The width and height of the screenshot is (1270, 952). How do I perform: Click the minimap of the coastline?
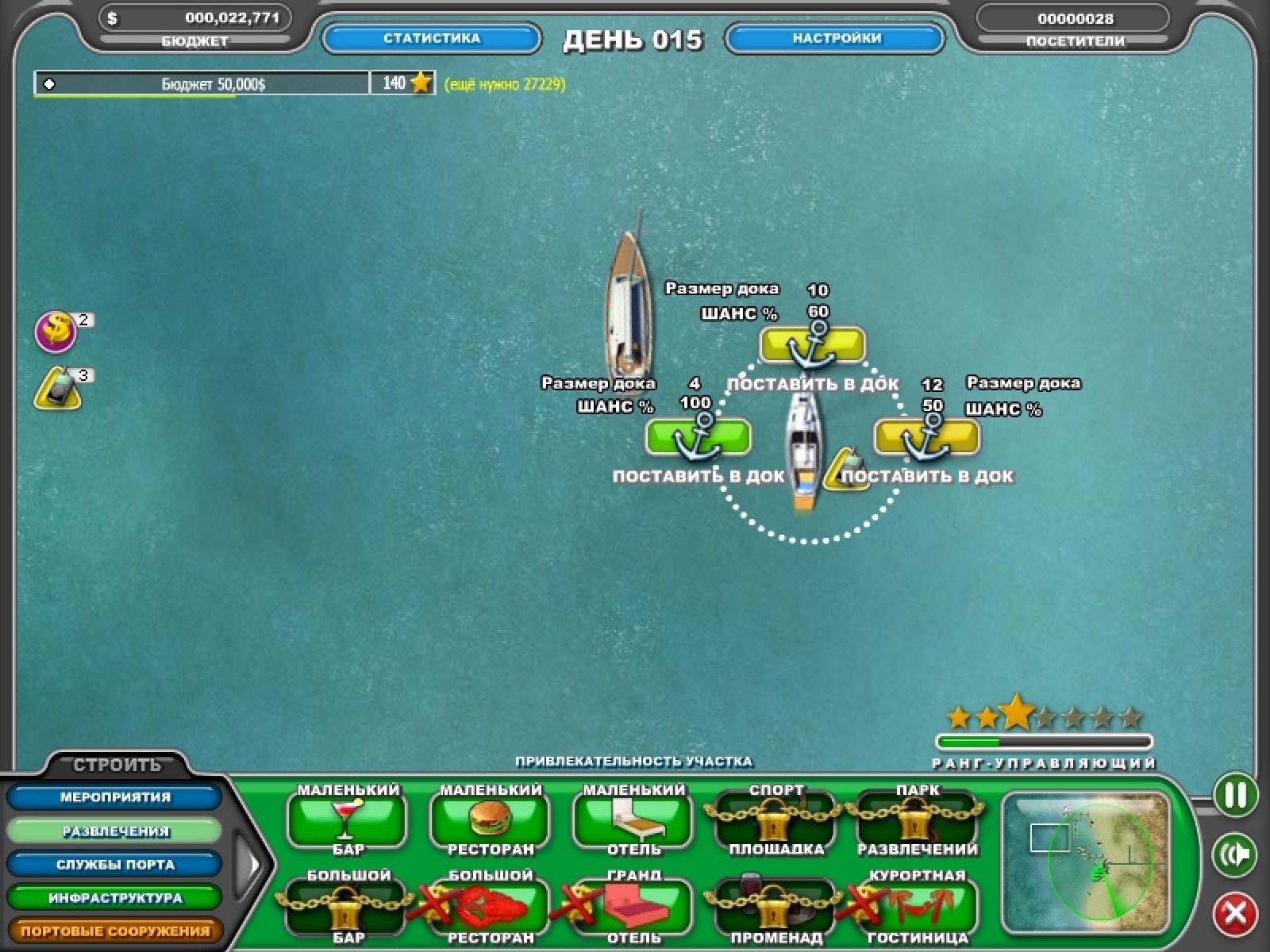click(1085, 862)
